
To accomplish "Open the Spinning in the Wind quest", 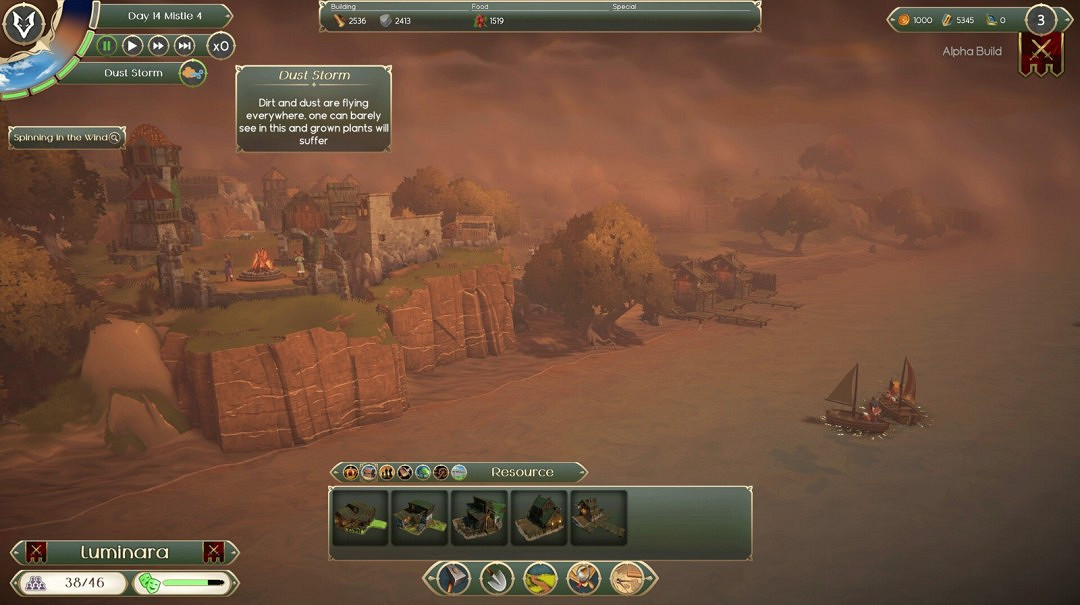I will point(67,138).
